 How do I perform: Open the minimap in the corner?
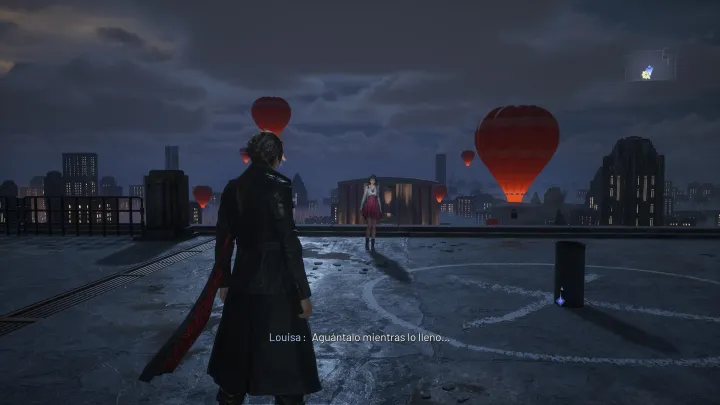coord(650,66)
